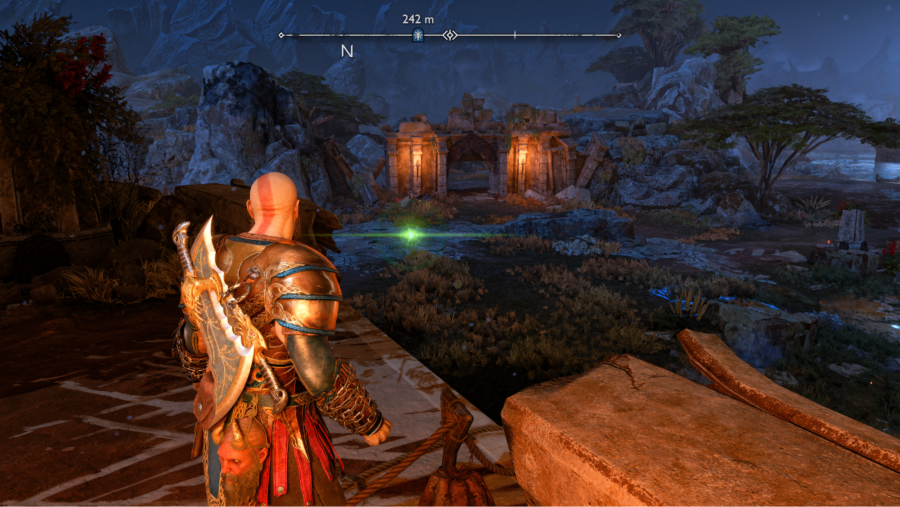Click the North indicator under the compass
The height and width of the screenshot is (507, 900).
point(347,51)
